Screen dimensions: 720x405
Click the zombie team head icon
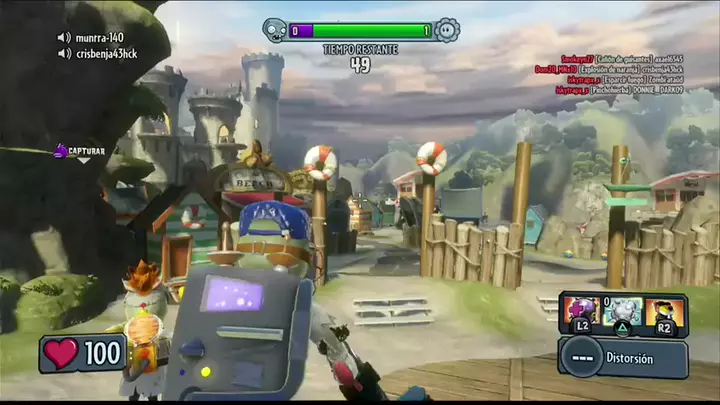pyautogui.click(x=276, y=30)
